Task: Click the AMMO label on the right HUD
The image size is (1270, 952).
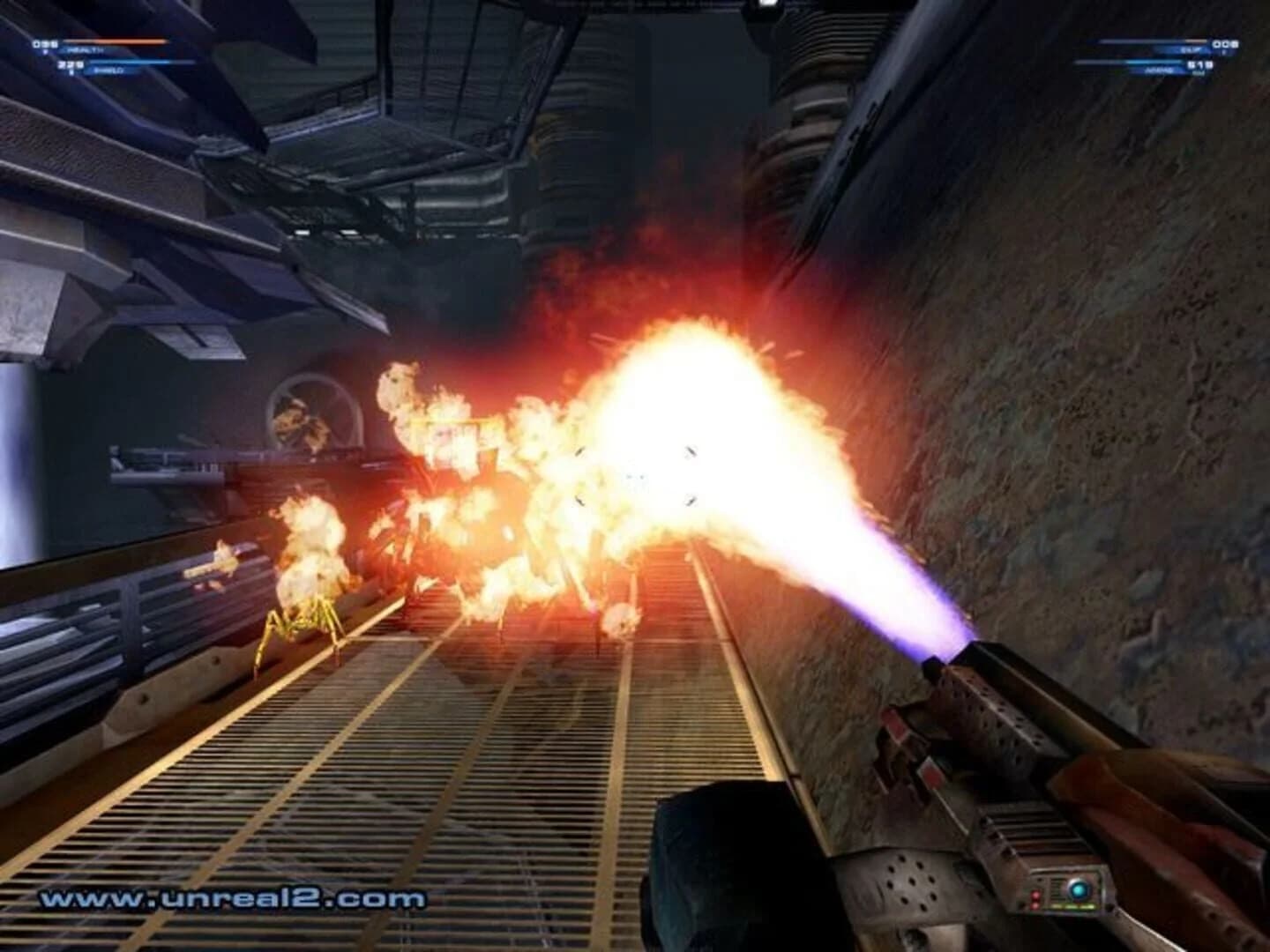Action: (1158, 71)
